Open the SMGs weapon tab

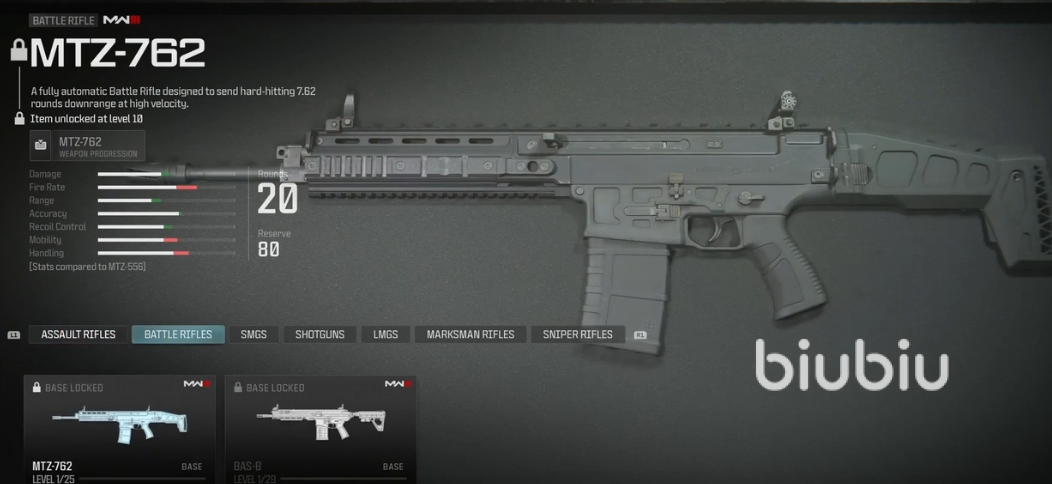(254, 334)
